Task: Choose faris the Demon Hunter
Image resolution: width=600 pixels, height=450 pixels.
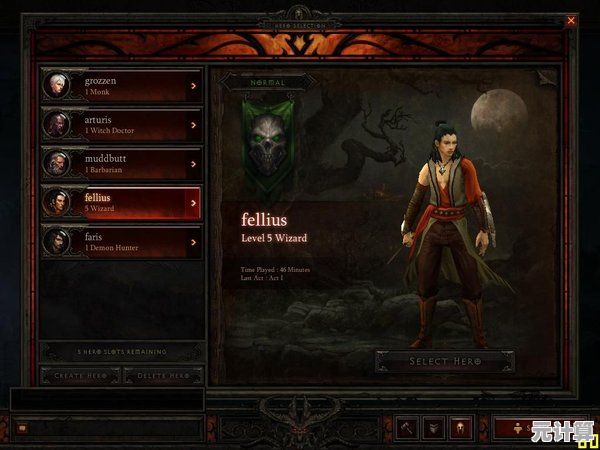Action: pos(120,241)
